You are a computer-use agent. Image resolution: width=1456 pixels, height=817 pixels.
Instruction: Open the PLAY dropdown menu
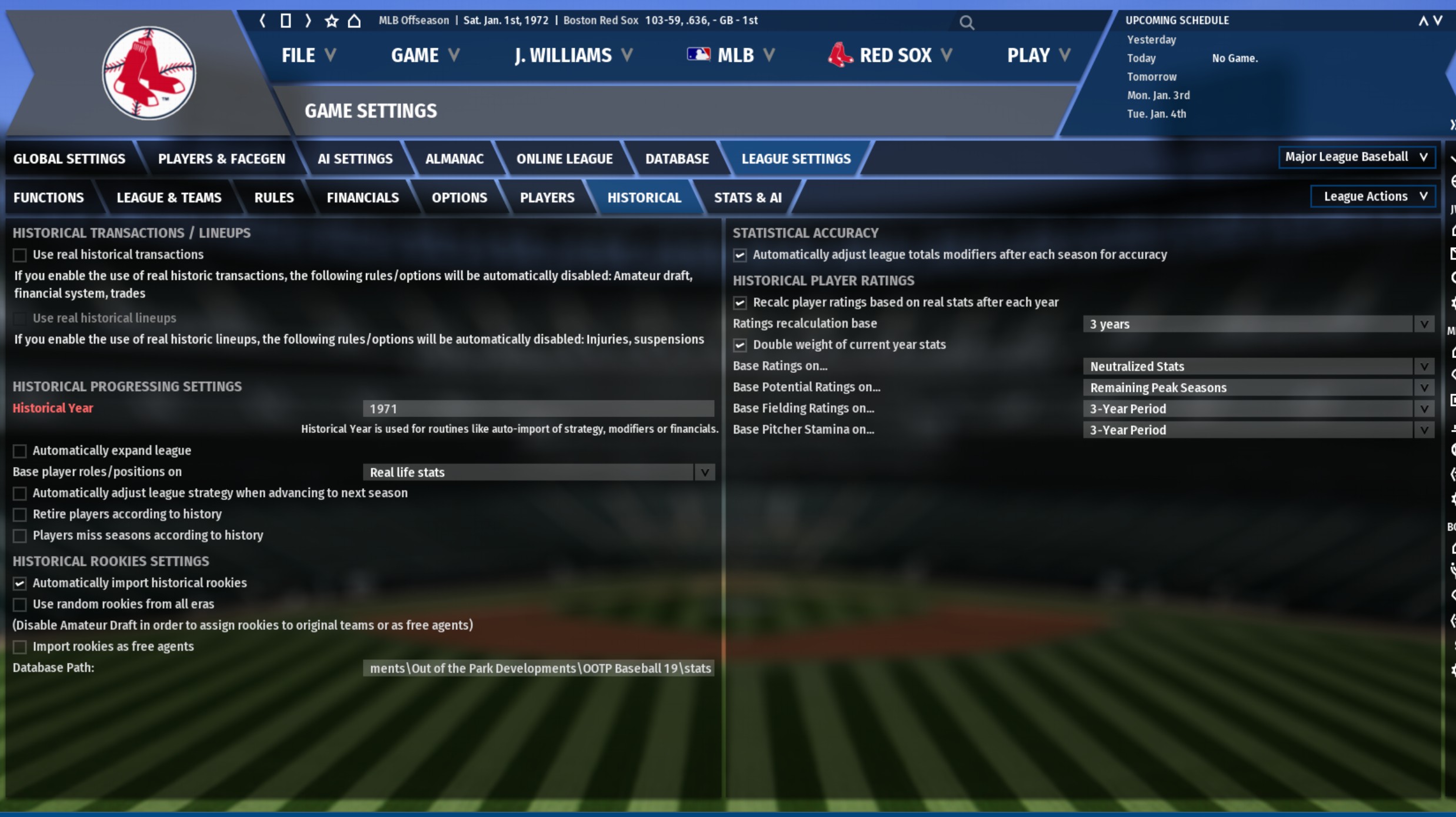1038,55
